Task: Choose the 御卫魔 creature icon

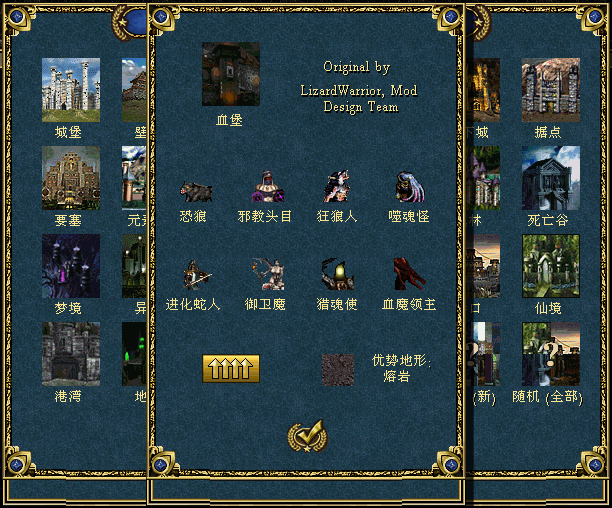Action: [265, 275]
